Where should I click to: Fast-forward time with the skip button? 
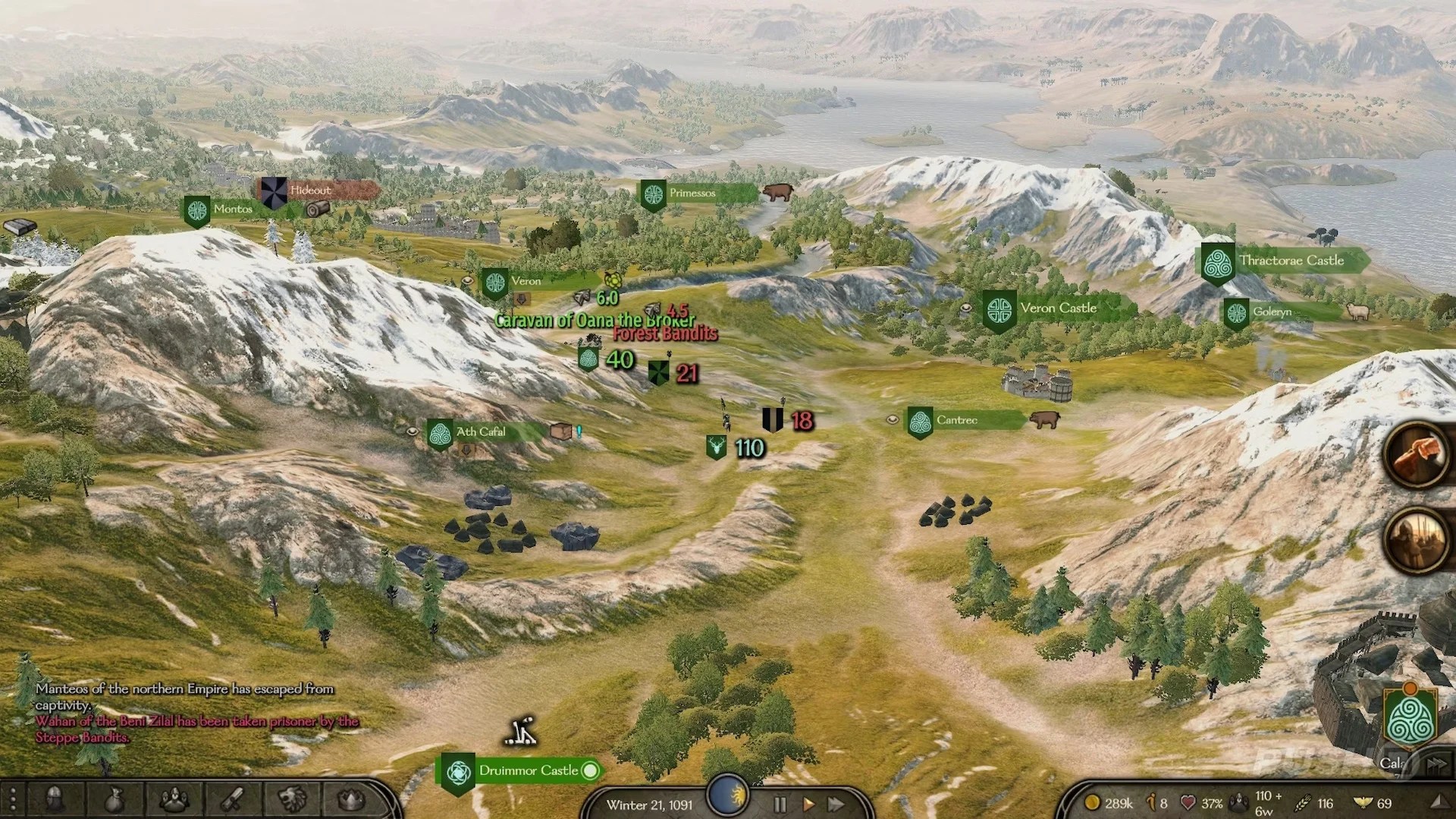(836, 805)
